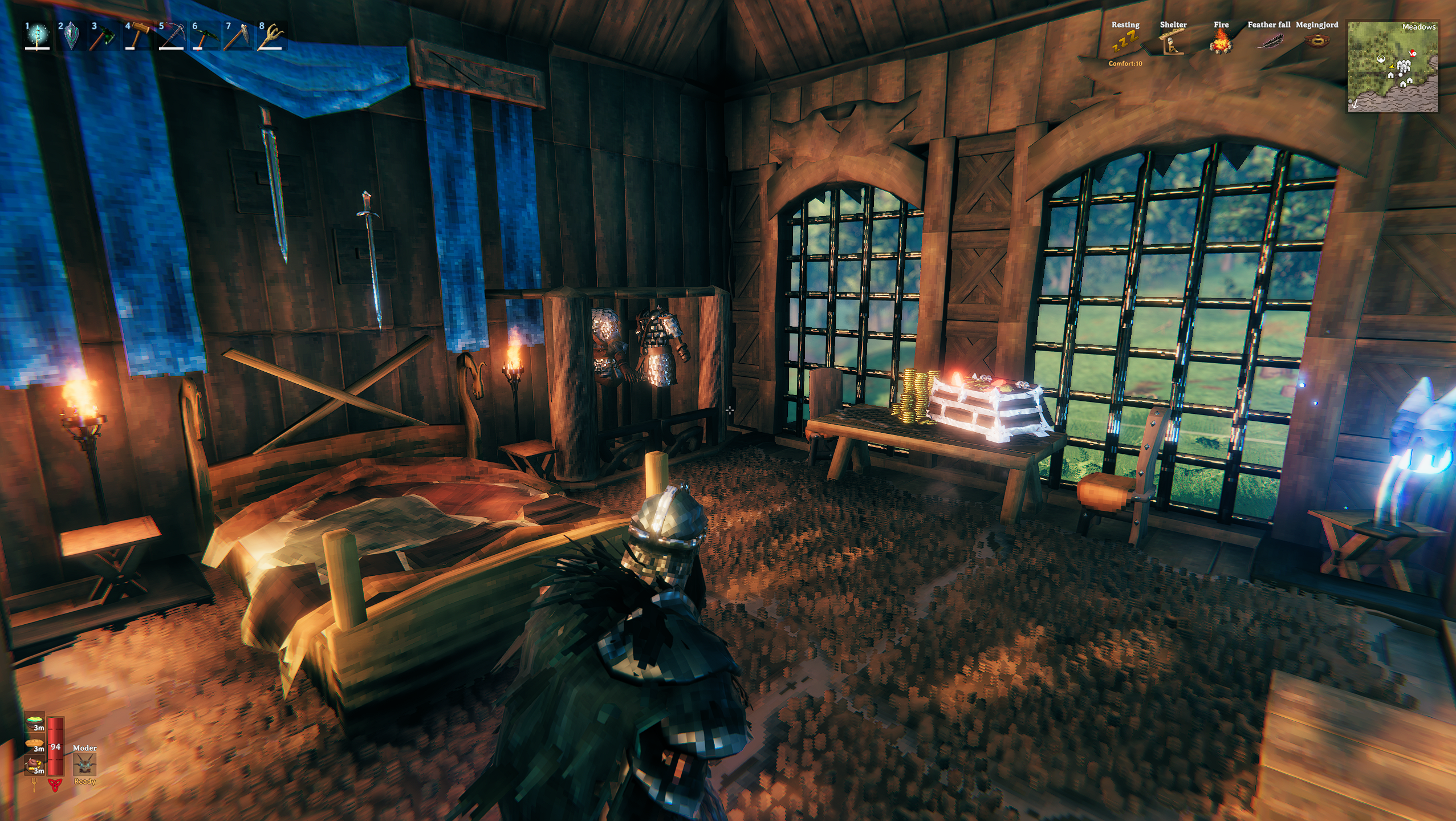Viewport: 1456px width, 821px height.
Task: Pick the hoe in hotbar slot 7
Action: coord(238,36)
